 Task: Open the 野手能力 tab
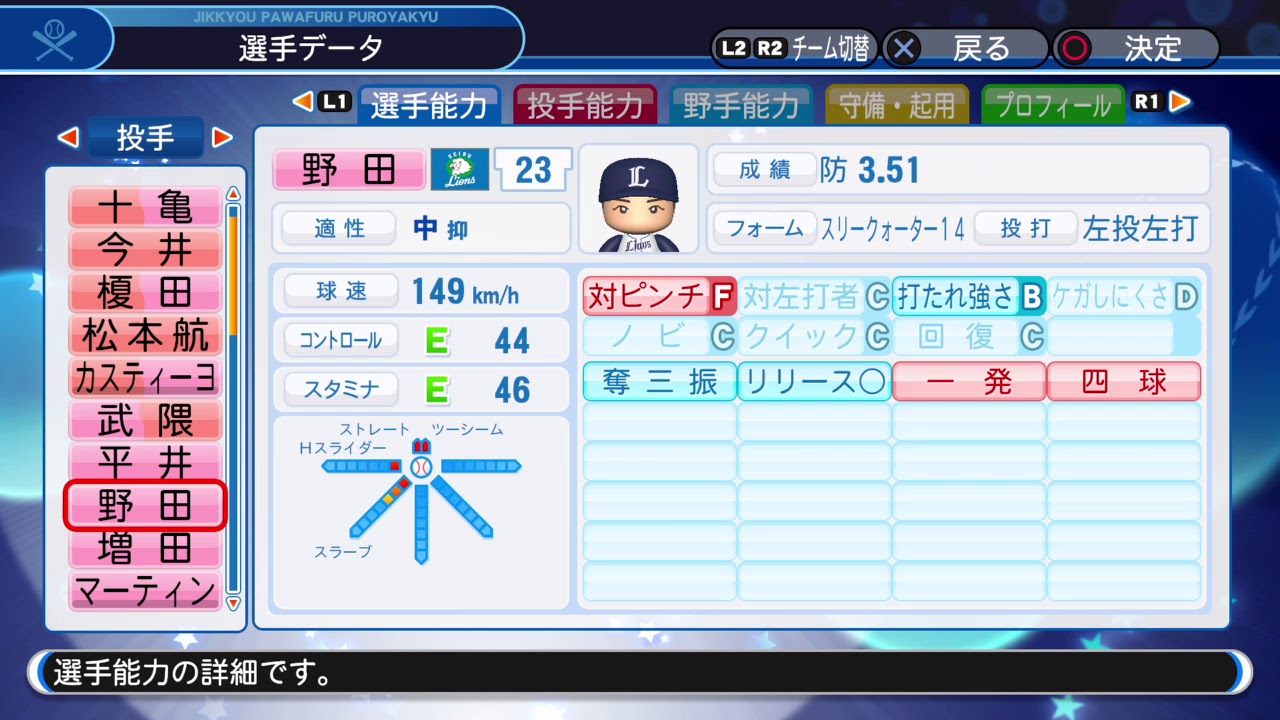click(x=741, y=105)
